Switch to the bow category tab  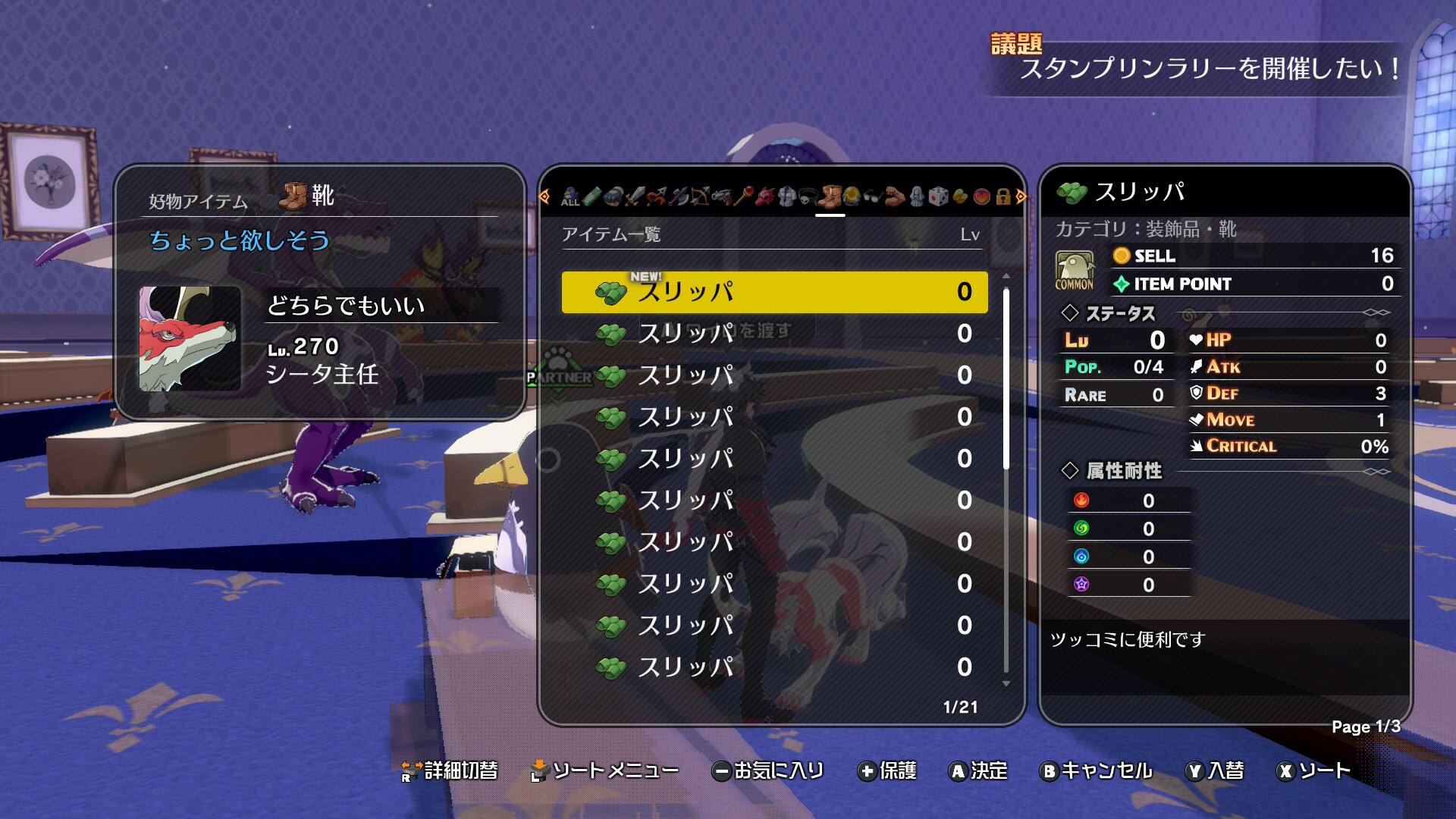point(699,197)
